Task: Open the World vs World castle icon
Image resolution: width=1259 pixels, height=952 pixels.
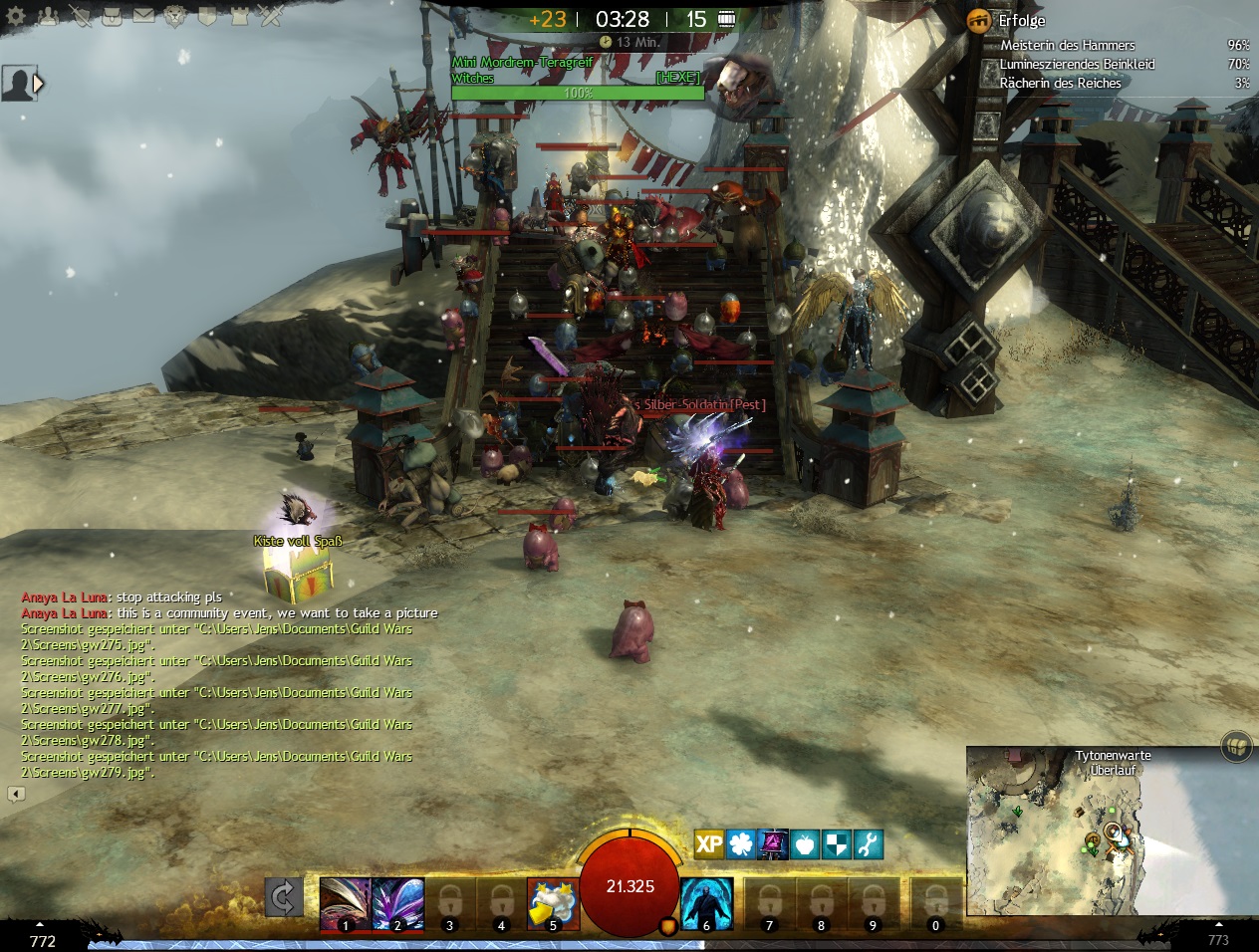Action: coord(238,16)
